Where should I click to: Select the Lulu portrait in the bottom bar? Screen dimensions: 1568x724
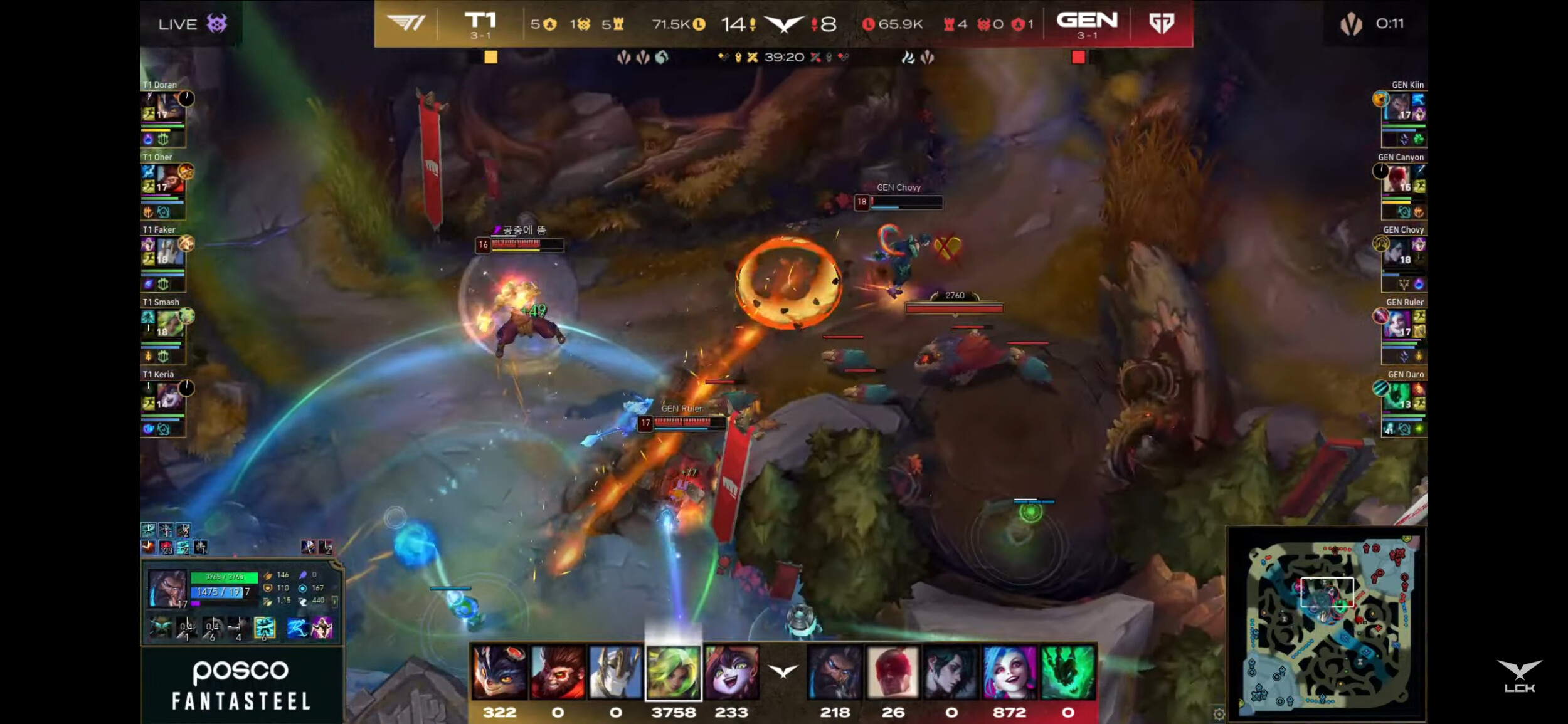tap(731, 673)
